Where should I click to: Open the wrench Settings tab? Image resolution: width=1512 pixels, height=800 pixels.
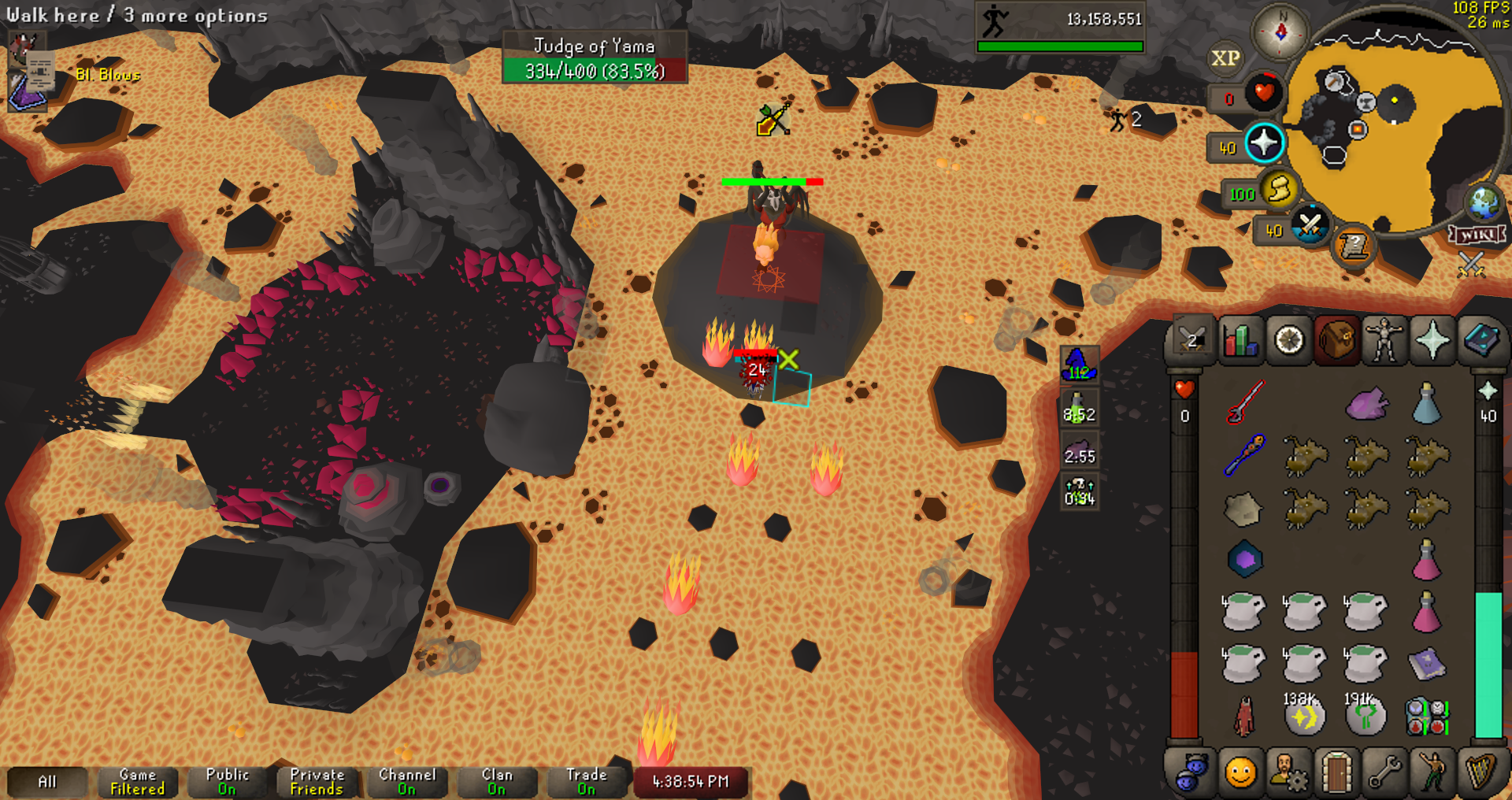[x=1384, y=772]
